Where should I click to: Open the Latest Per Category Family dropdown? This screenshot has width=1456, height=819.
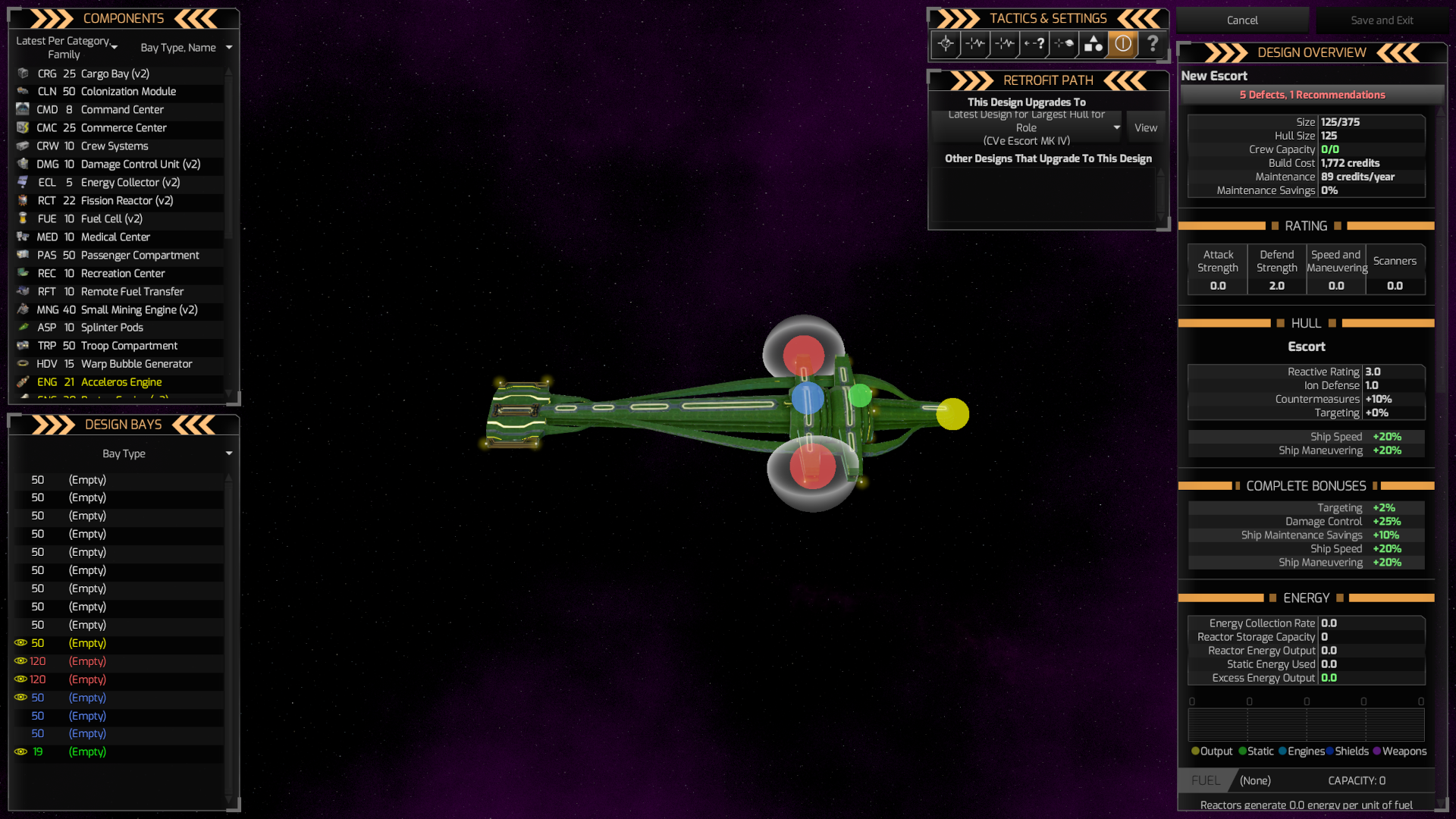click(66, 47)
